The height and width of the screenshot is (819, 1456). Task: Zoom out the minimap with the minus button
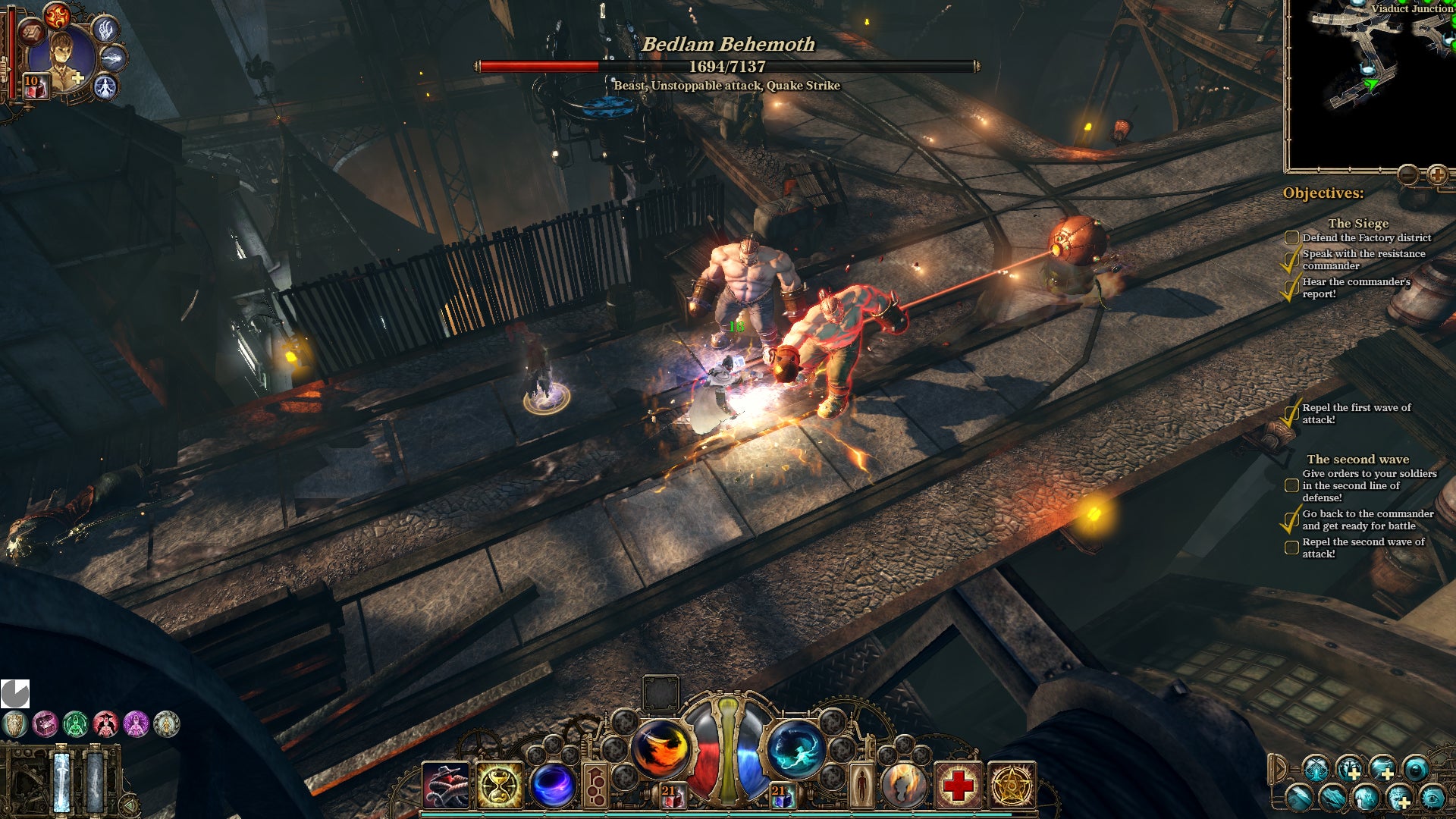[x=1408, y=175]
